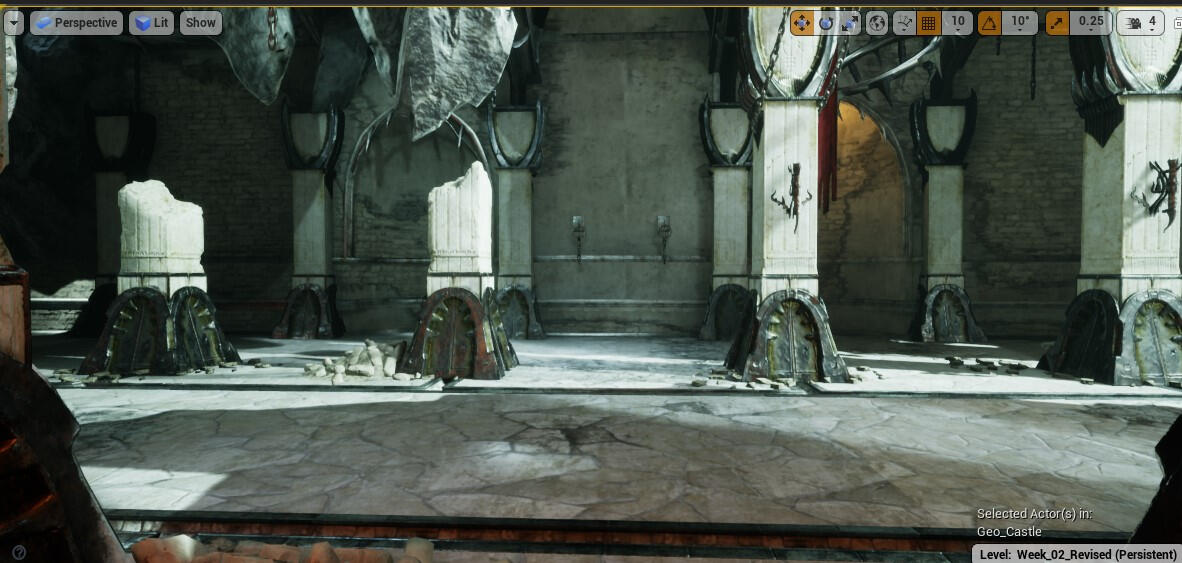This screenshot has width=1182, height=563.
Task: Toggle surface snapping button
Action: click(904, 22)
